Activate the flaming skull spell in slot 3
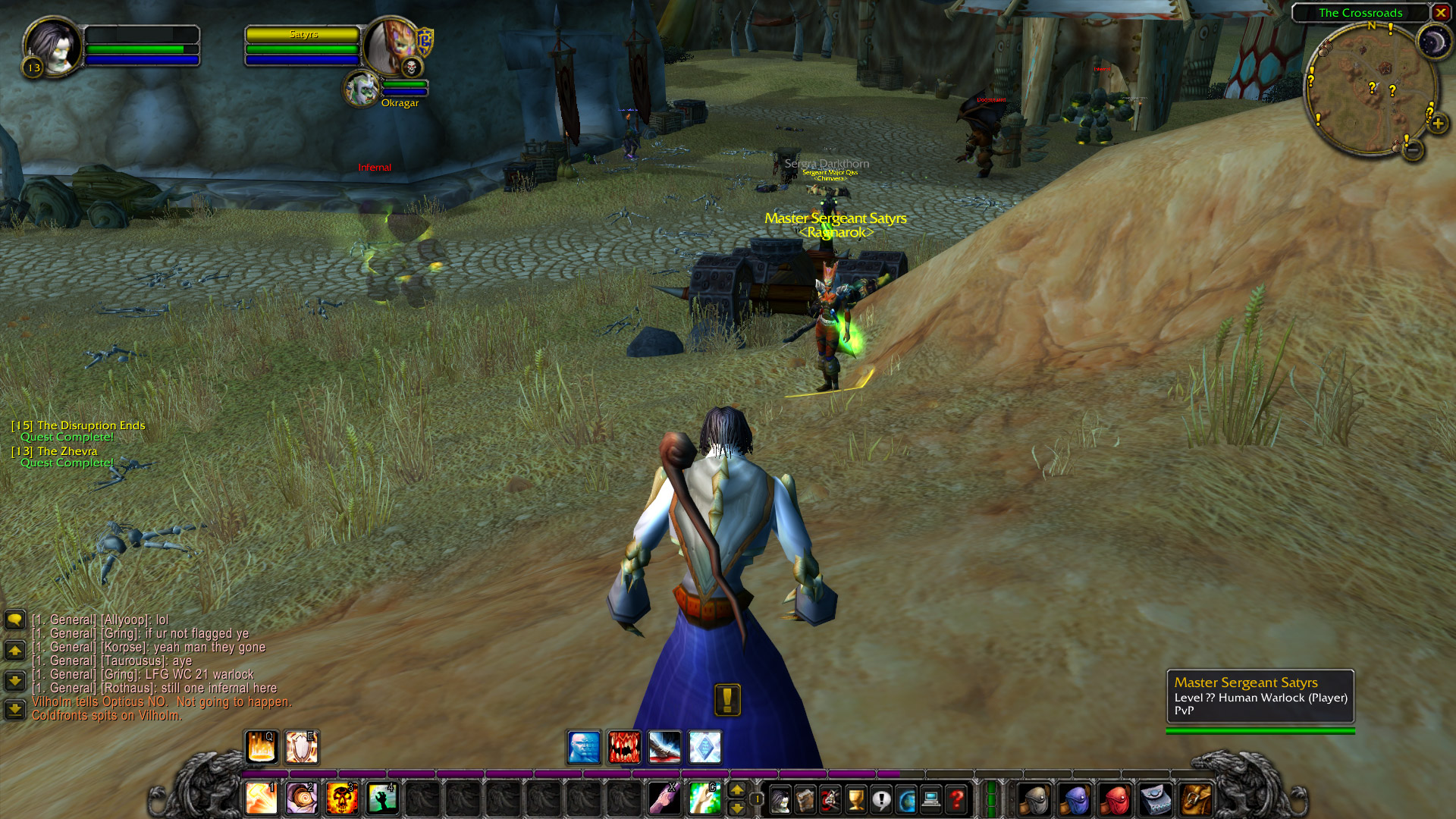The image size is (1456, 819). 341,799
